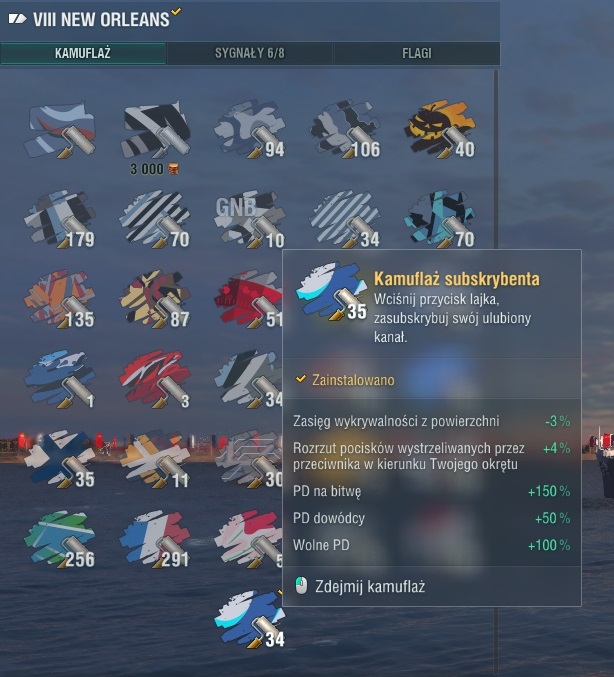Choose the camouflage with 135 in stock
Screen dimensions: 614x677
click(60, 299)
